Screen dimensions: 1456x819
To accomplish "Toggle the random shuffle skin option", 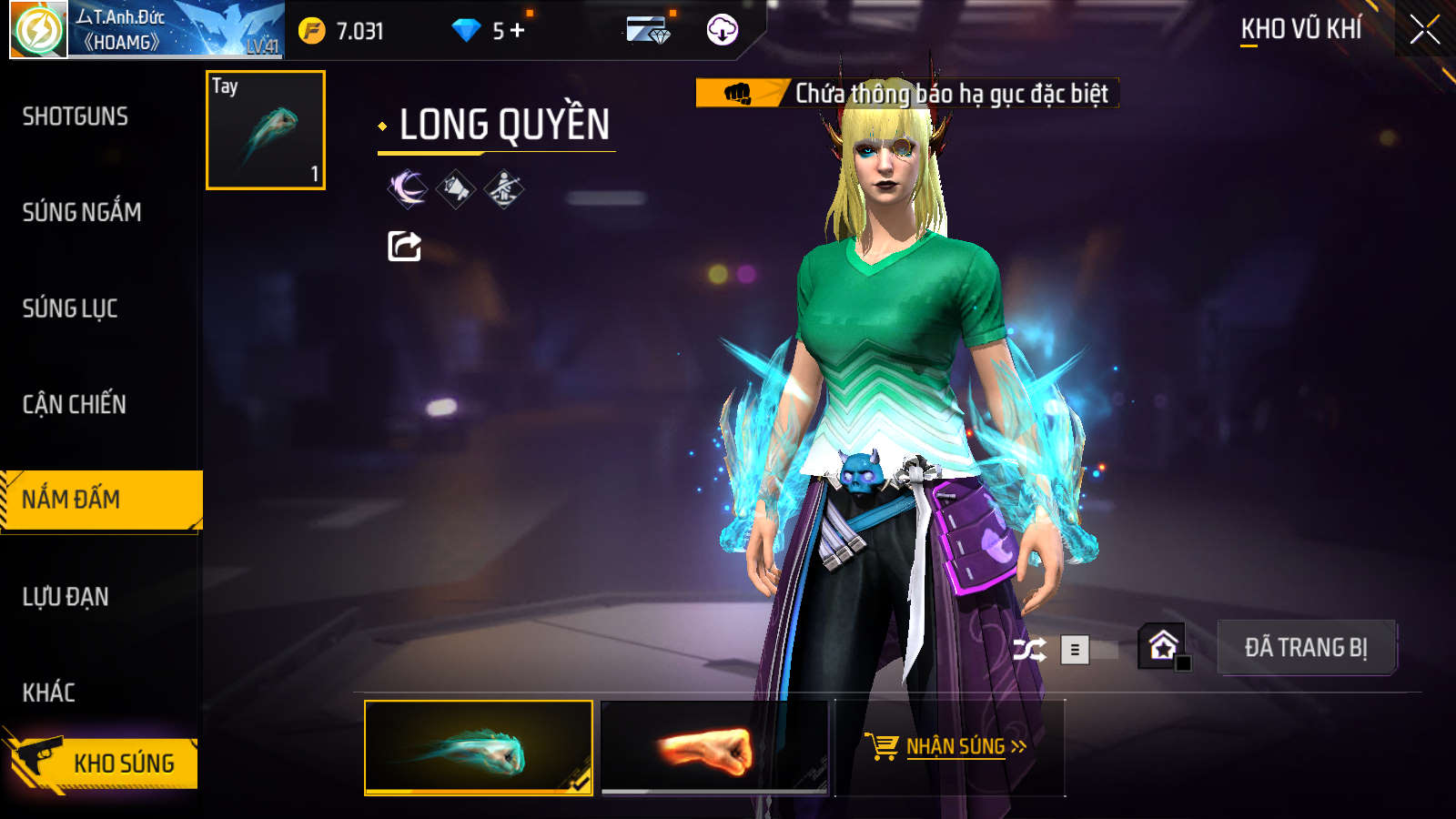I will (x=1029, y=650).
